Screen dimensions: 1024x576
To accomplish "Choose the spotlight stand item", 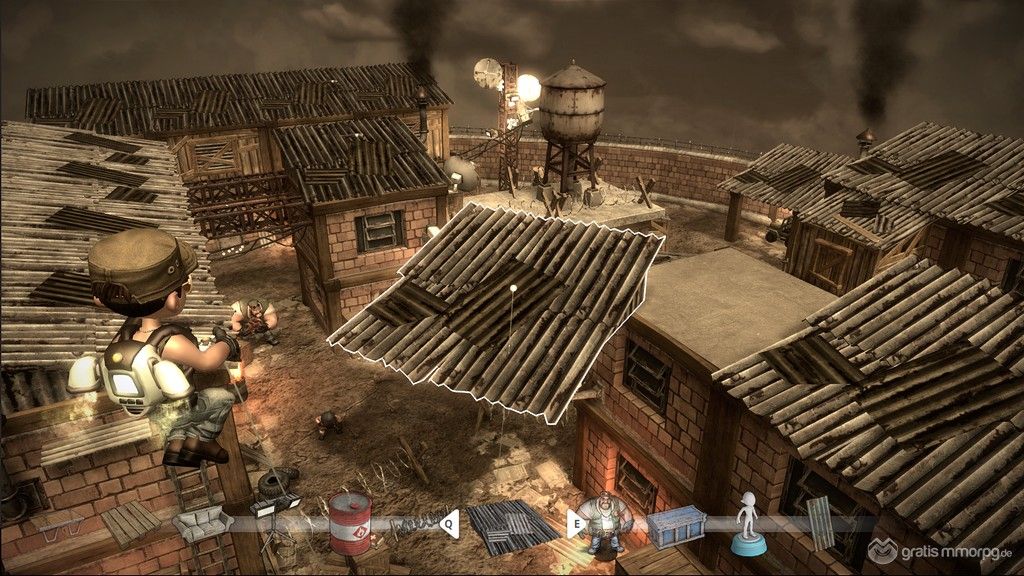I will click(274, 510).
